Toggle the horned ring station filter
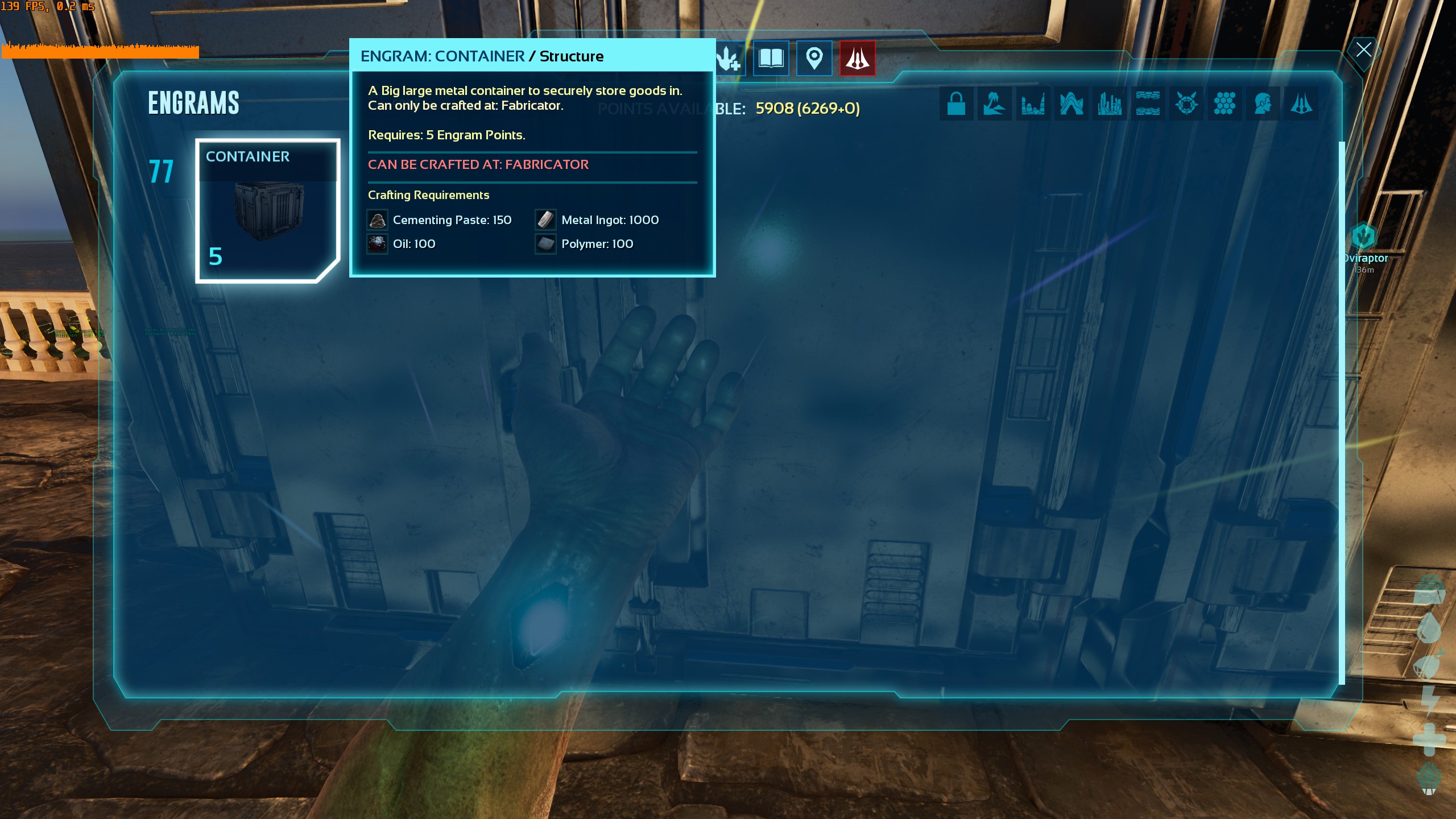 coord(1186,104)
